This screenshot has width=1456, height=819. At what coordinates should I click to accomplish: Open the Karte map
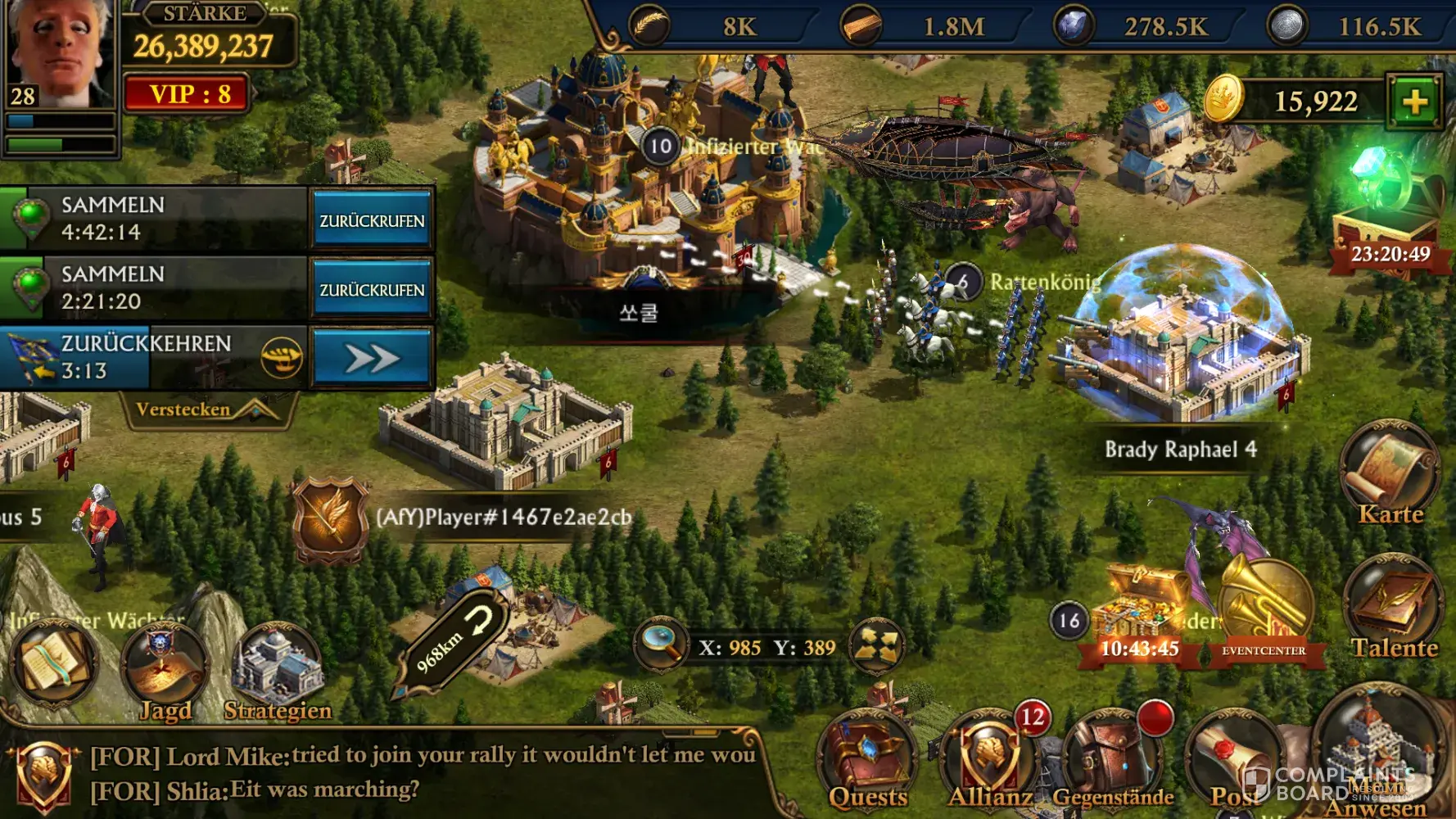tap(1389, 475)
